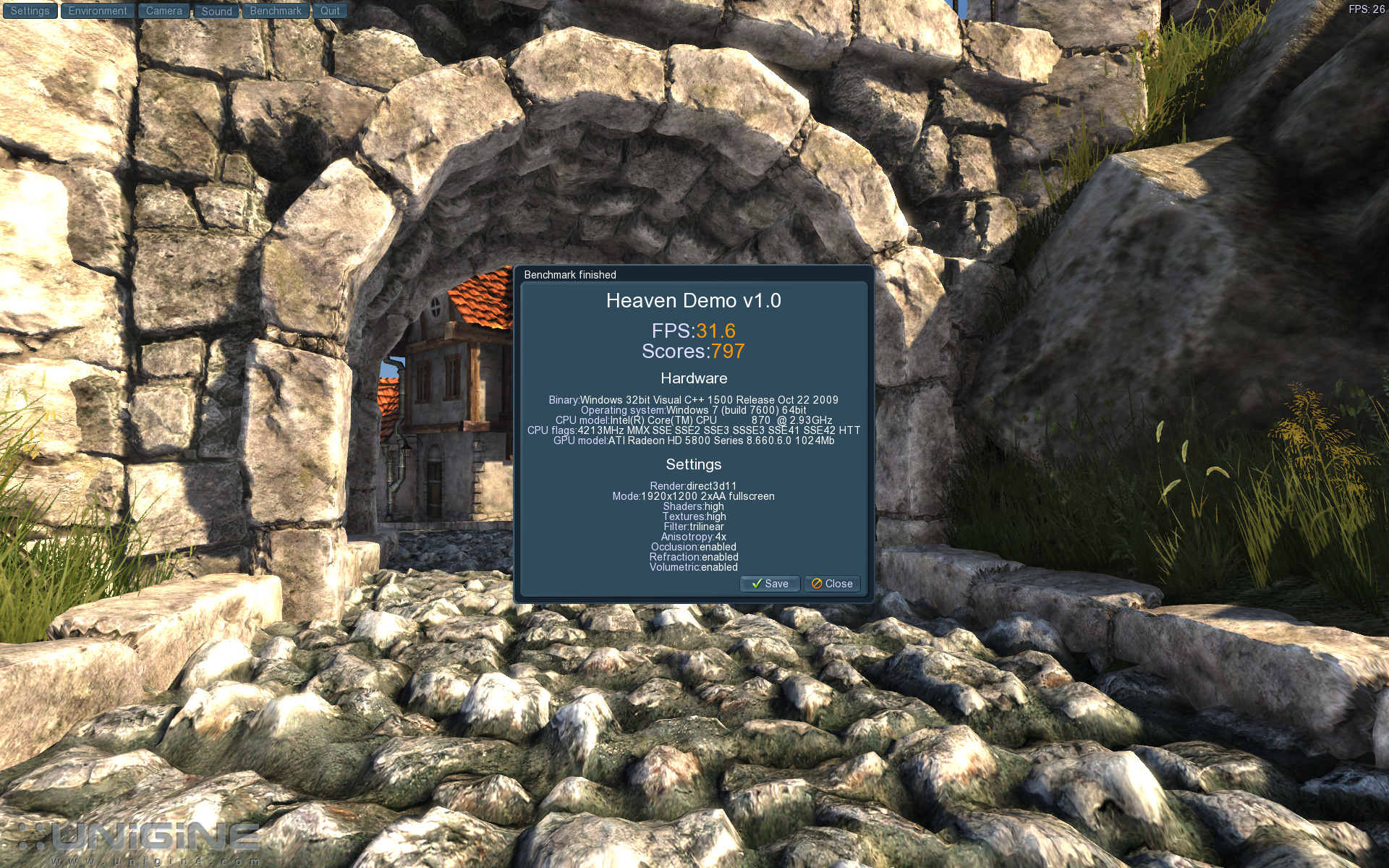The width and height of the screenshot is (1389, 868).
Task: Select the Camera menu button
Action: point(164,11)
